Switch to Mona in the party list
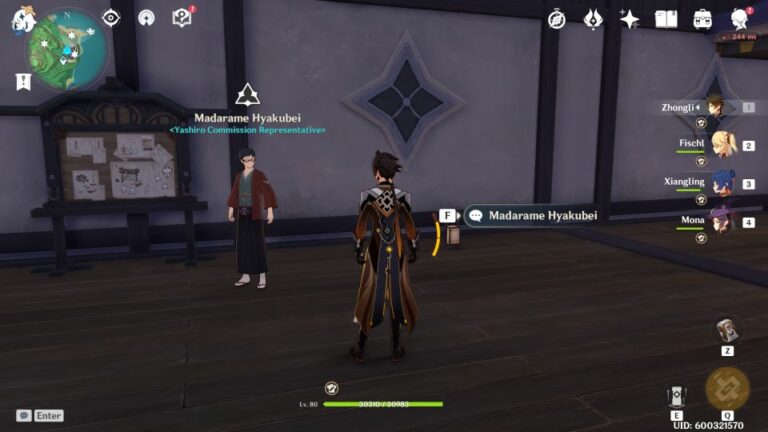This screenshot has width=768, height=432. pos(721,221)
